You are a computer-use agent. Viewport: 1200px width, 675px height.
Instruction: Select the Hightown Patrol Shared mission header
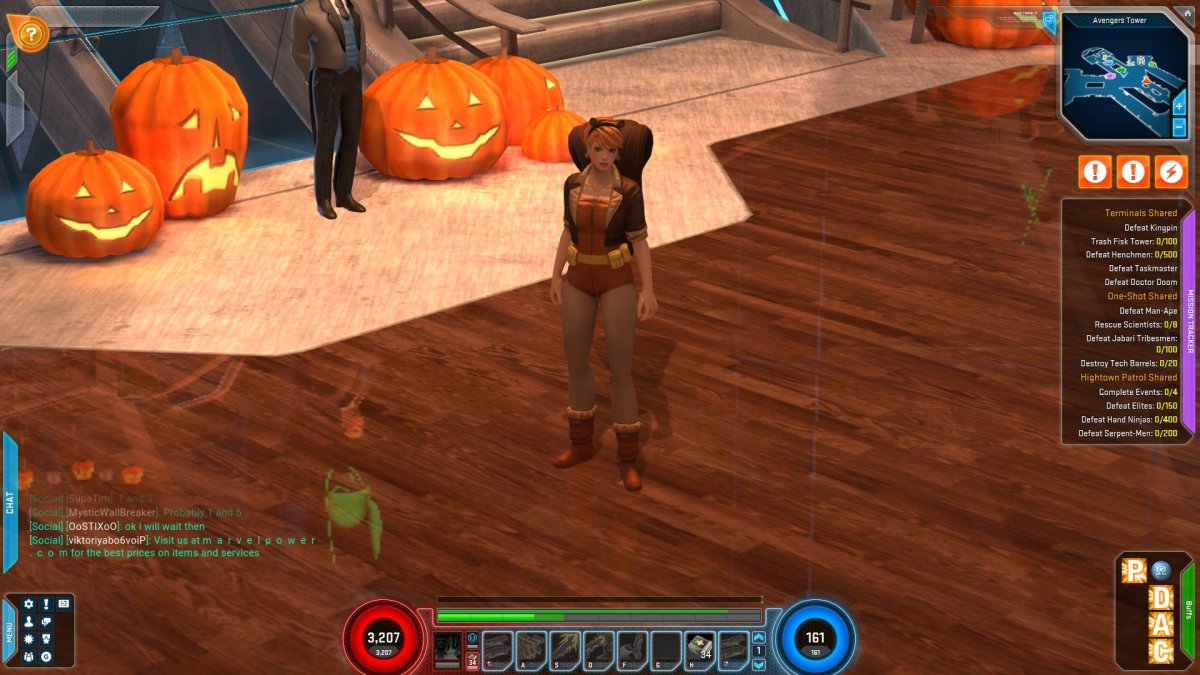point(1128,378)
